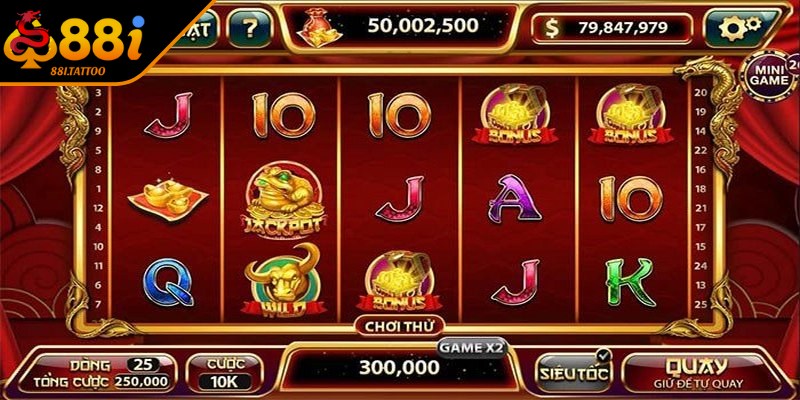Activate the Game X2 double feature
Screen dimensions: 800x400
pyautogui.click(x=472, y=345)
